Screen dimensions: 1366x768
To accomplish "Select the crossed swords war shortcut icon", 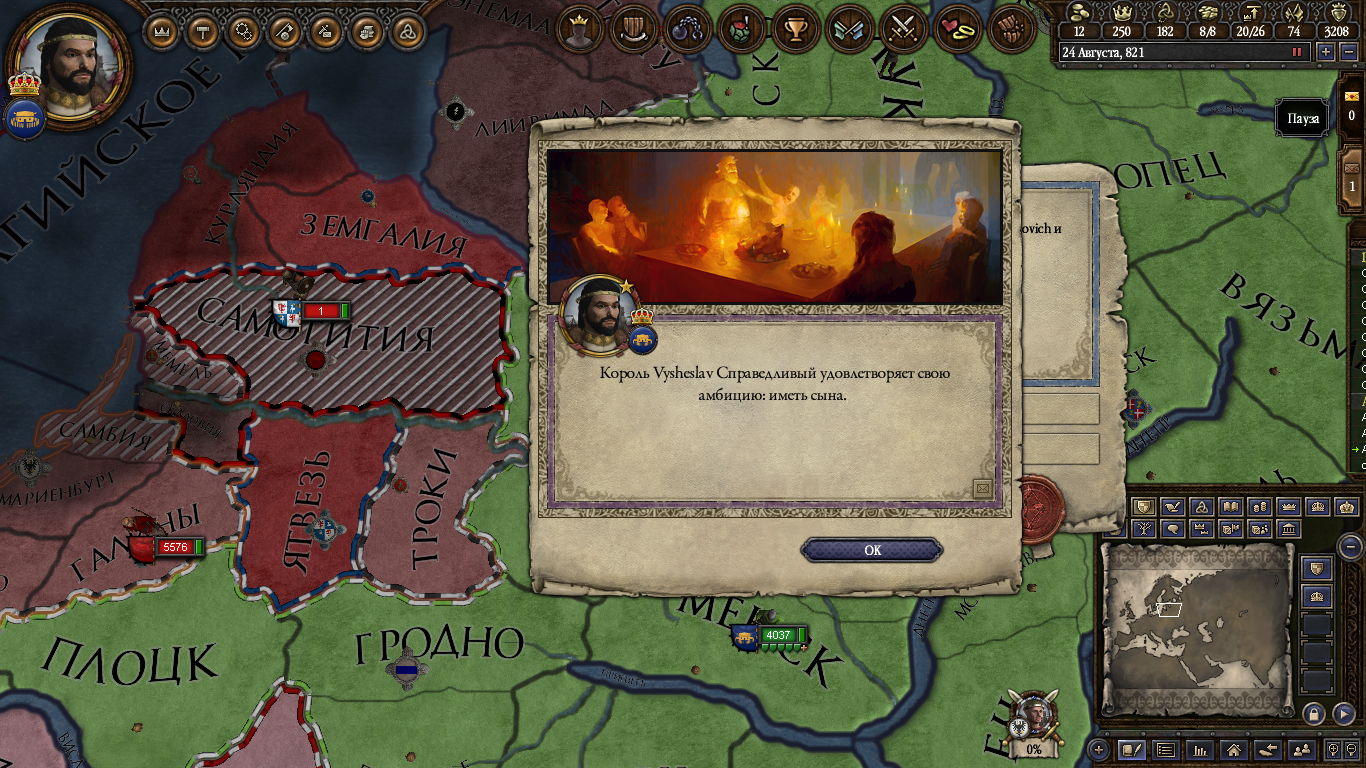I will point(904,30).
